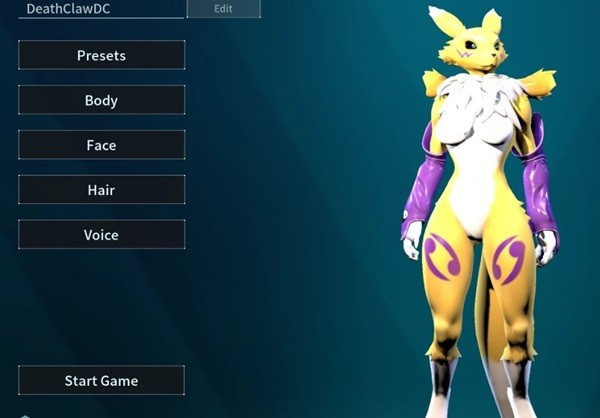Open the Presets menu
This screenshot has width=600, height=418.
(101, 55)
